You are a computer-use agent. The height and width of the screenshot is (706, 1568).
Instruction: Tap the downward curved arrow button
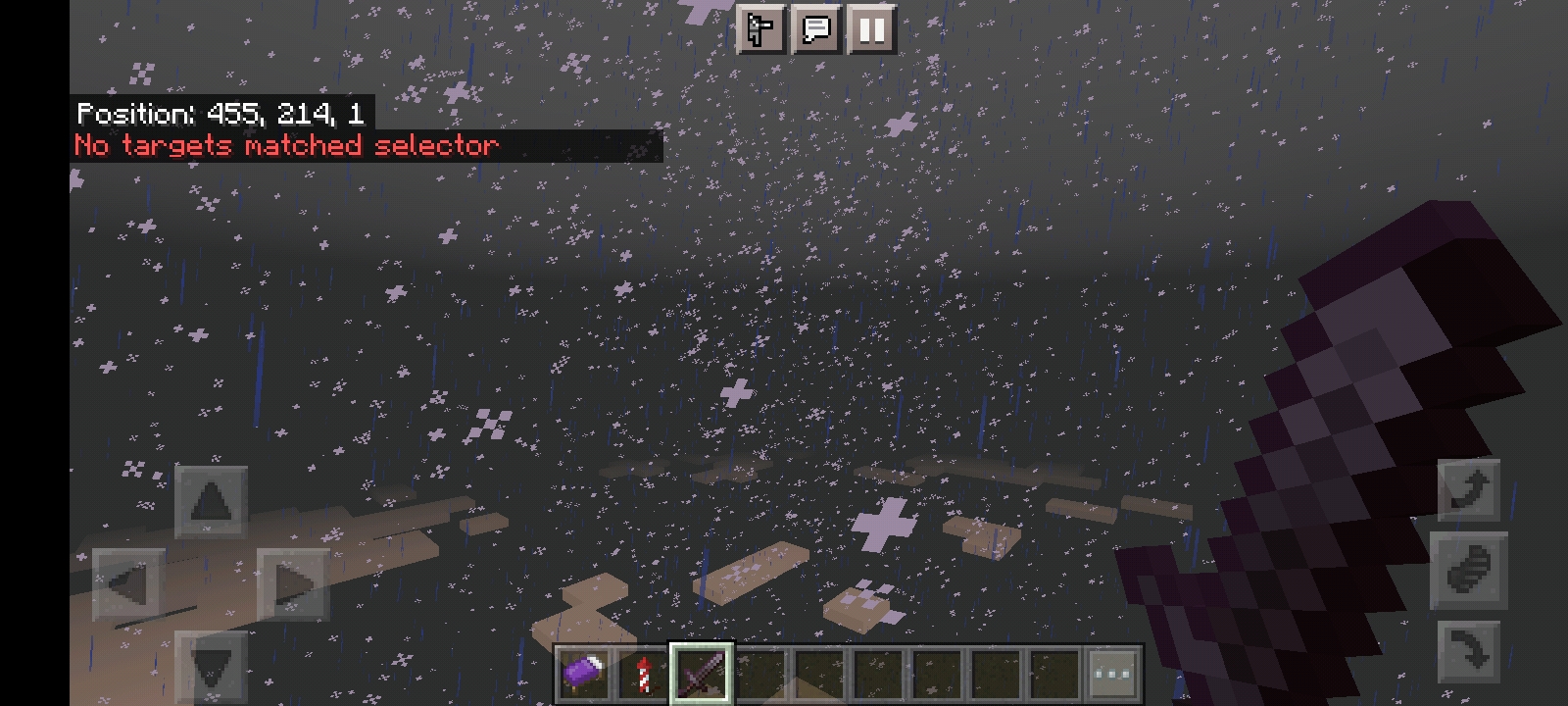click(x=1469, y=651)
